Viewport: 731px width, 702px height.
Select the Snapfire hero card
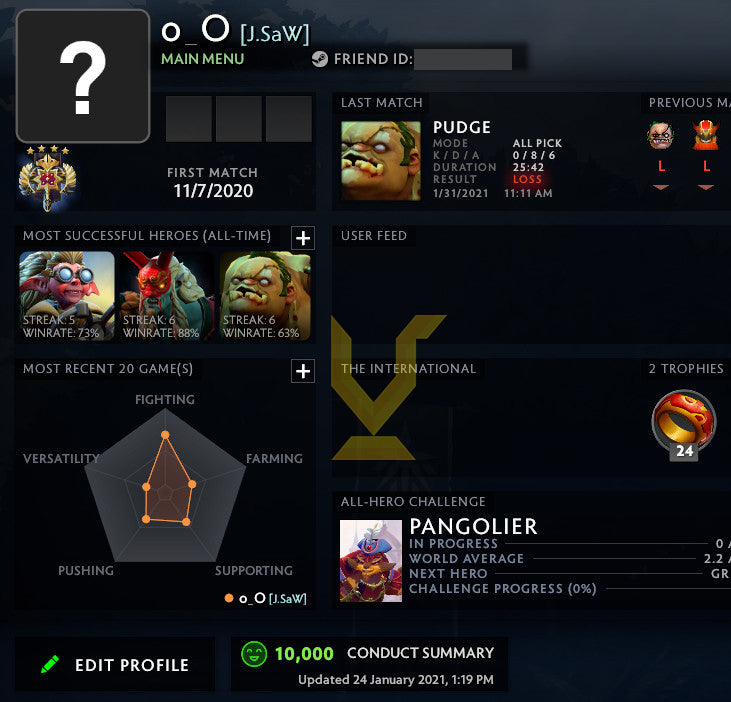pyautogui.click(x=68, y=296)
